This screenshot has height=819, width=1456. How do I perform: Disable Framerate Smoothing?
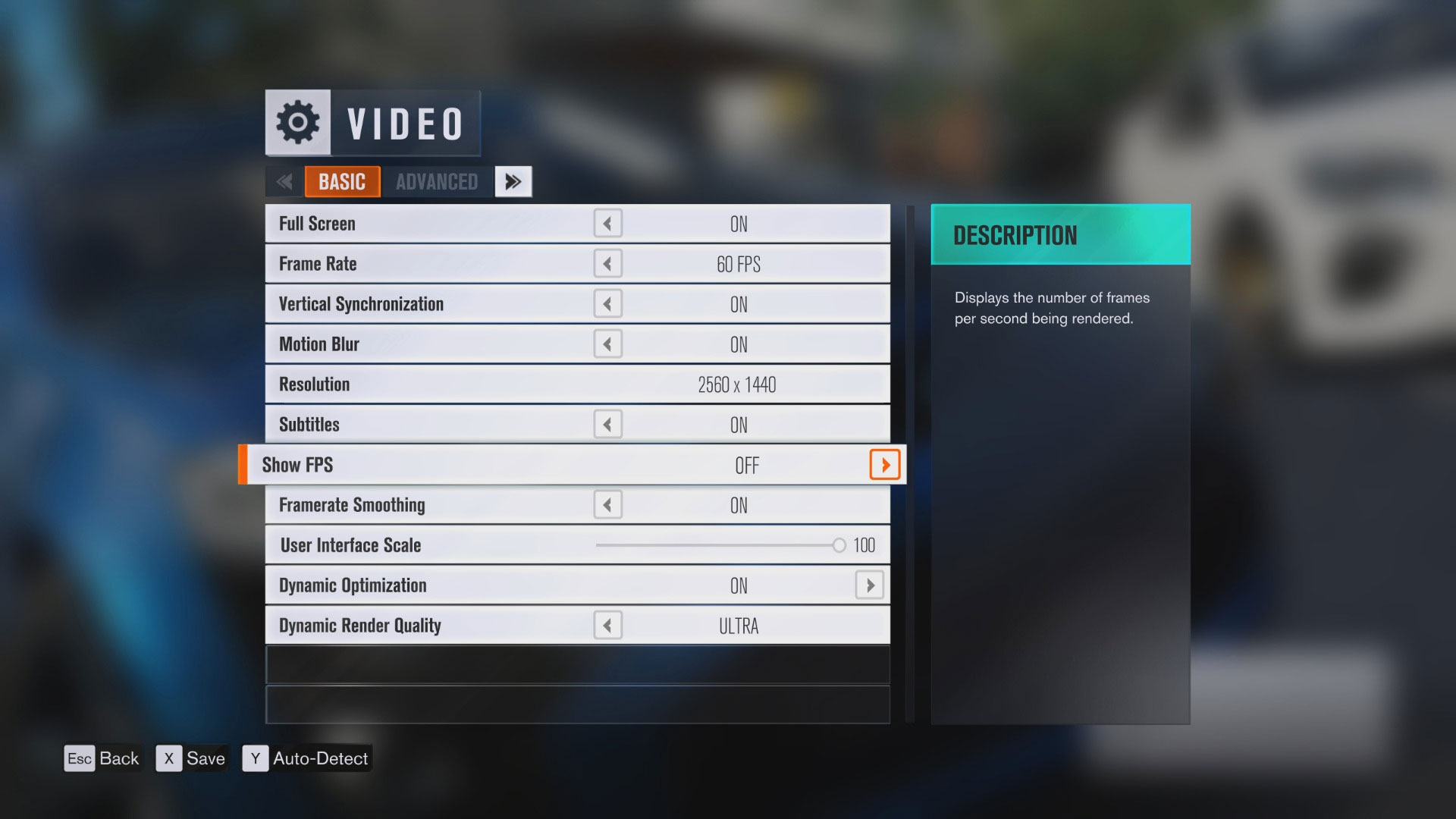607,504
